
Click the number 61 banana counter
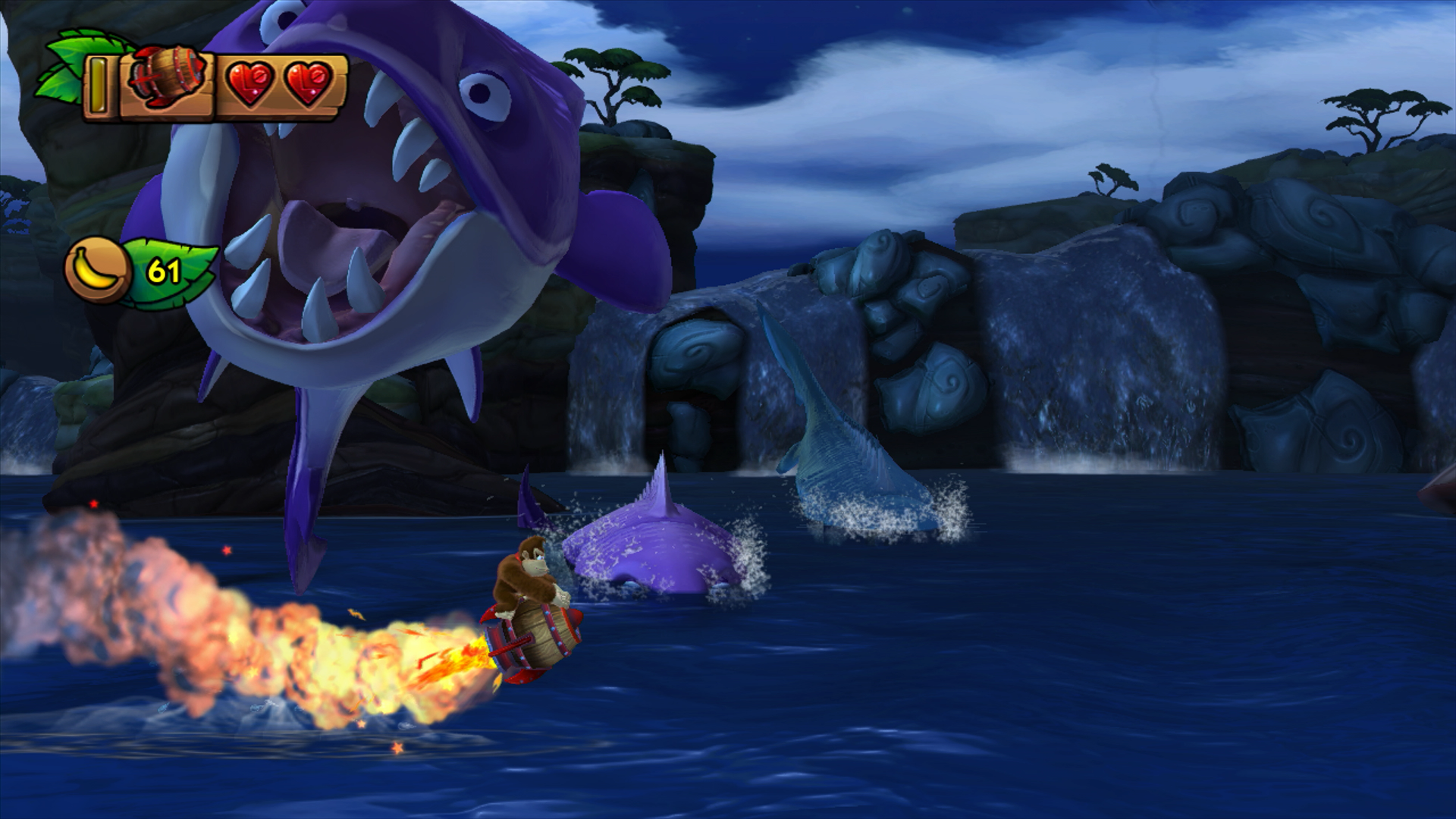point(163,271)
